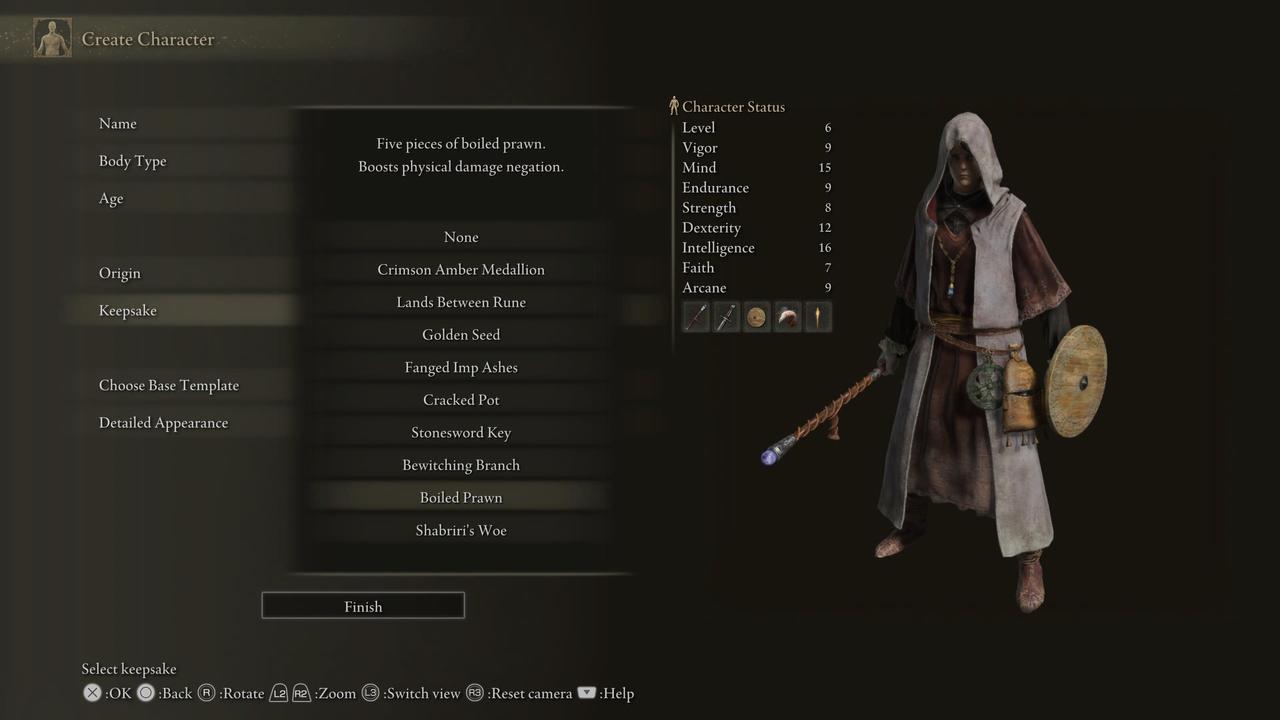Select the staff weapon icon in equipment row
Viewport: 1280px width, 720px height.
click(696, 316)
